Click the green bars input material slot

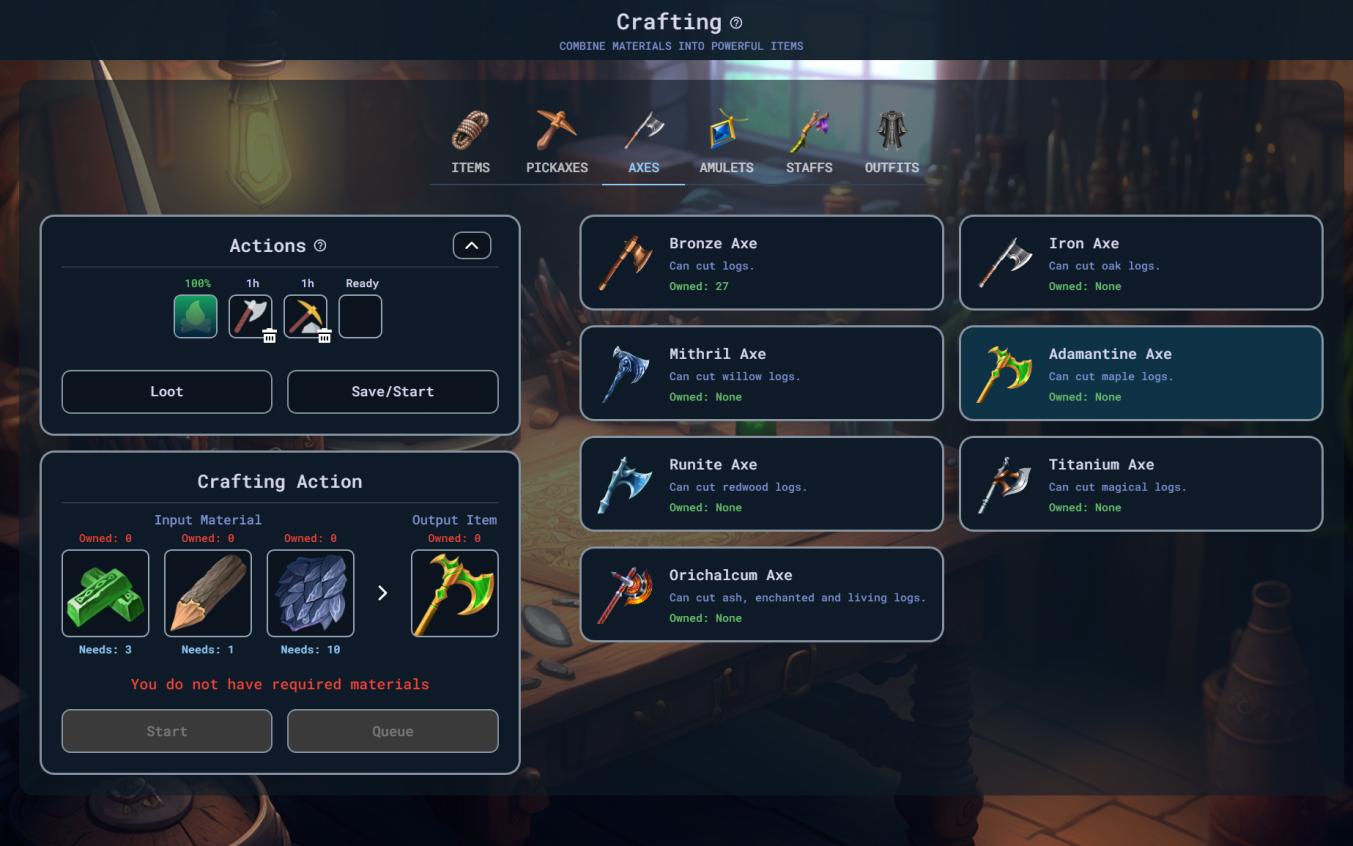pos(105,593)
